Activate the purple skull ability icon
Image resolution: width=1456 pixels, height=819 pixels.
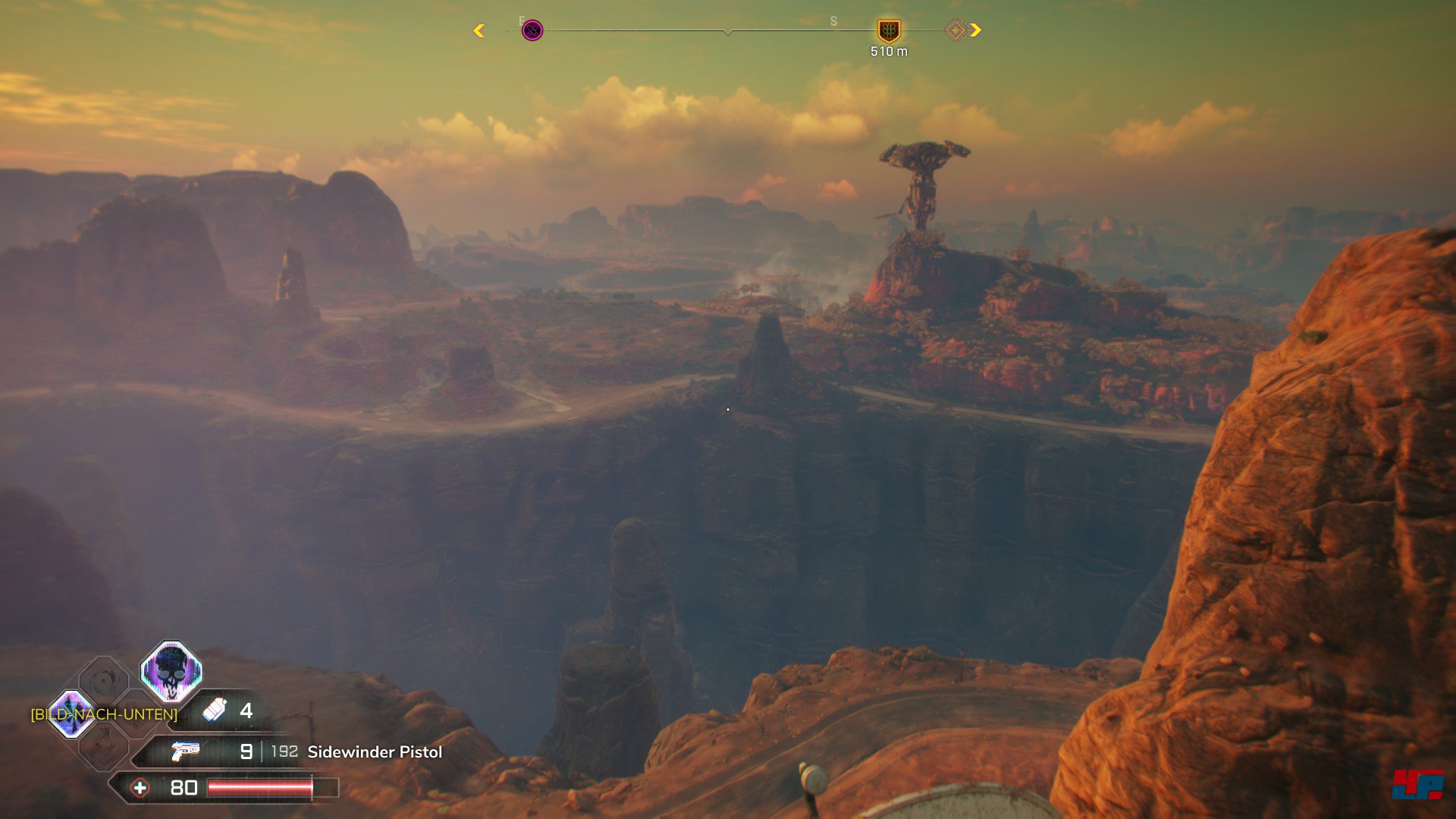pyautogui.click(x=171, y=671)
